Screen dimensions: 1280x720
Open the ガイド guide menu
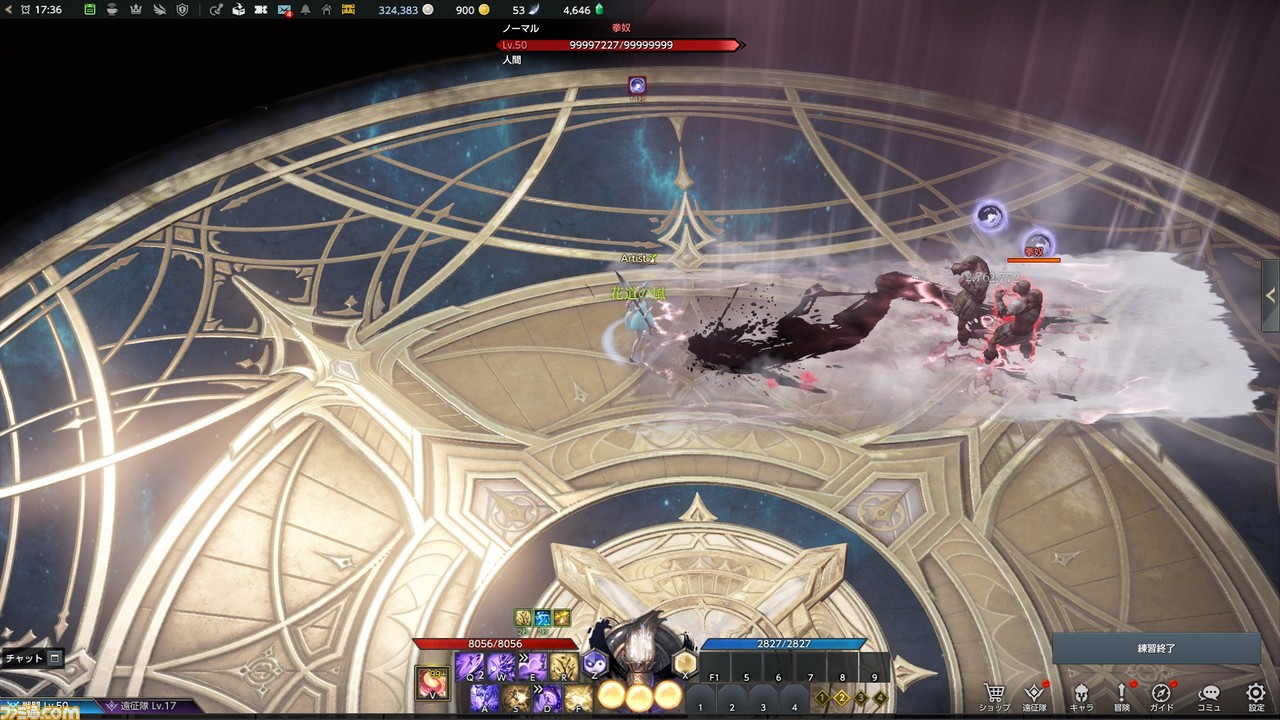click(1161, 696)
